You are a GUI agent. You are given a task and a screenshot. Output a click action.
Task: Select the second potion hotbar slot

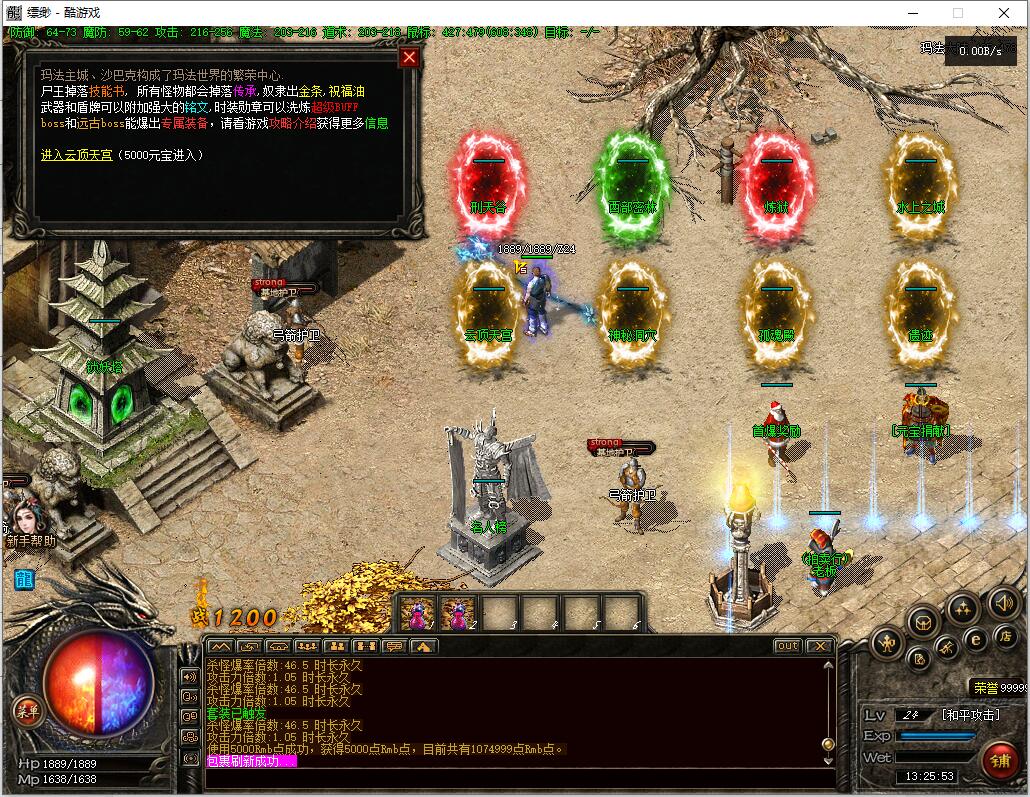coord(457,613)
